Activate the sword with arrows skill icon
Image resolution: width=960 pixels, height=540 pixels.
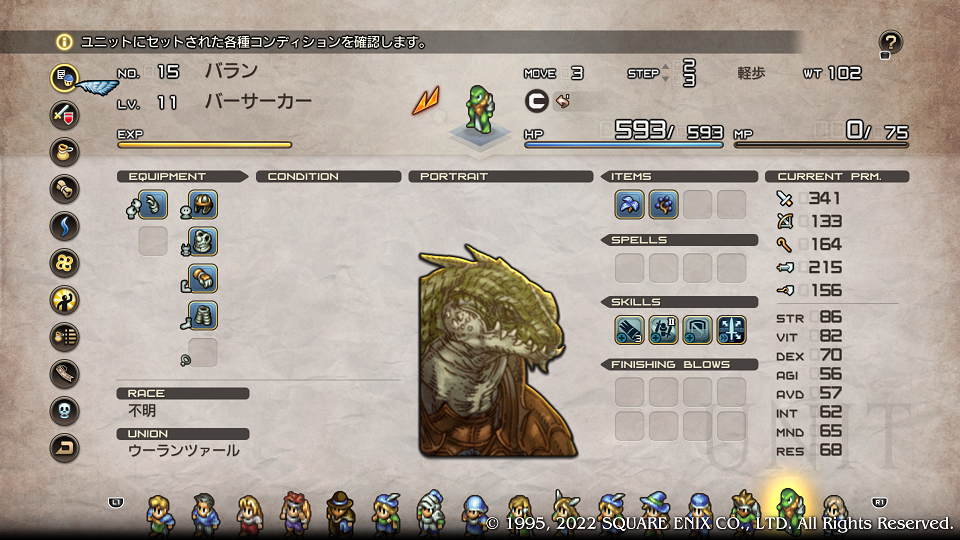pos(732,329)
